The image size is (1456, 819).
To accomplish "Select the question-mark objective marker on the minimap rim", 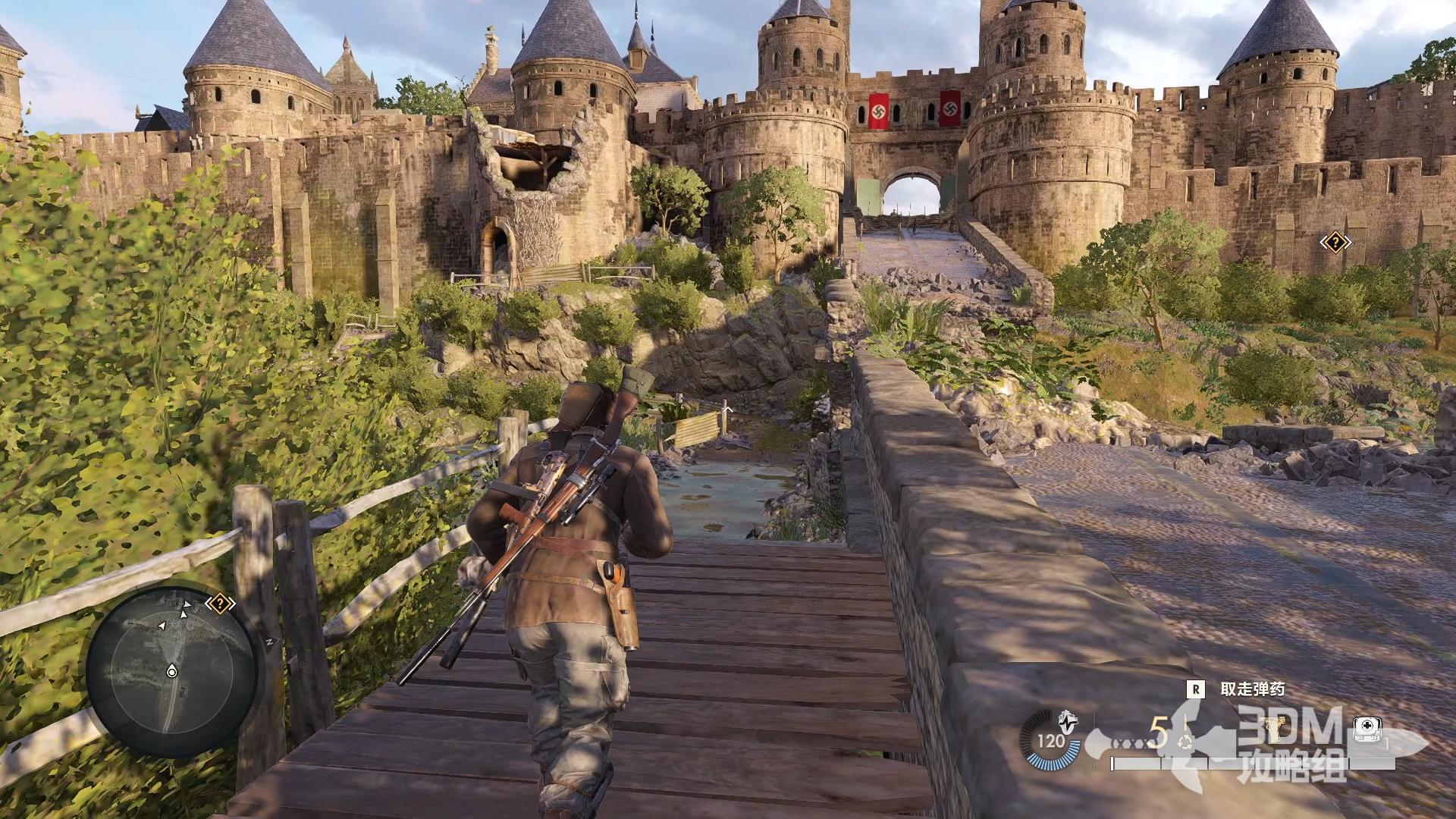I will tap(220, 604).
